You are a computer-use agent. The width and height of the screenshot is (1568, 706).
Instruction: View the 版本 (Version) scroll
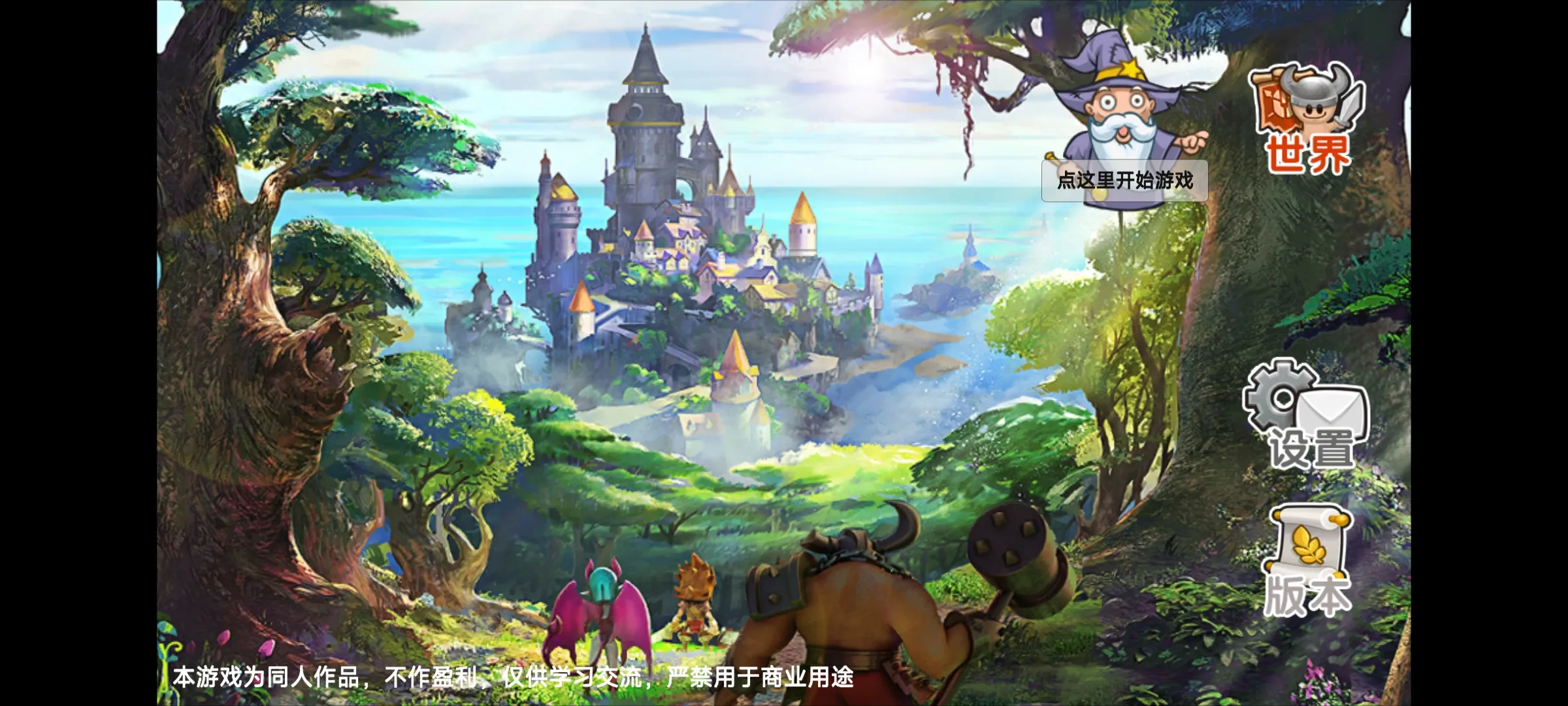click(x=1307, y=563)
